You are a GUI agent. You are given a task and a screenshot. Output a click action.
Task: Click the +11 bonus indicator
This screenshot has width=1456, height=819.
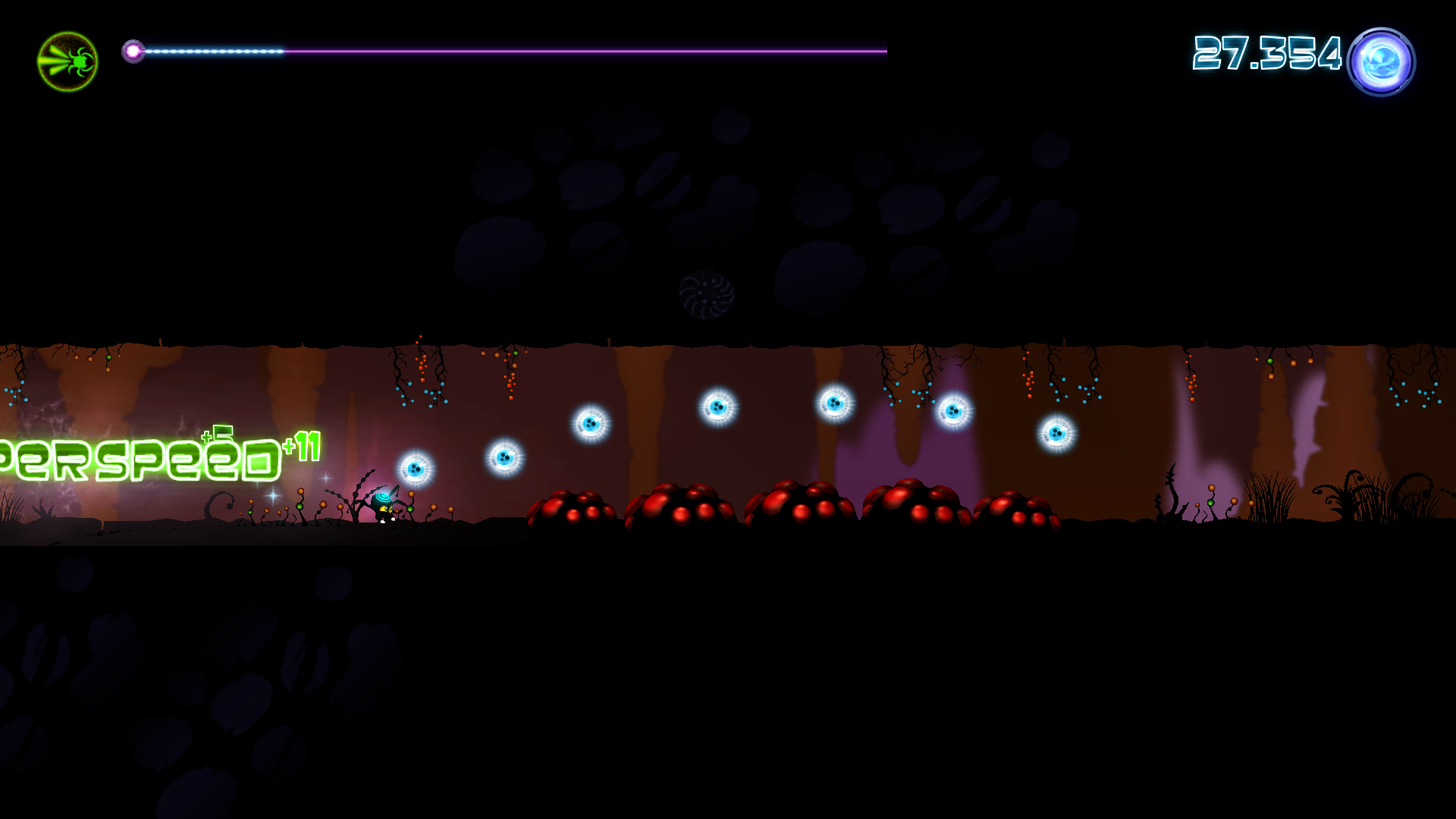[x=305, y=447]
